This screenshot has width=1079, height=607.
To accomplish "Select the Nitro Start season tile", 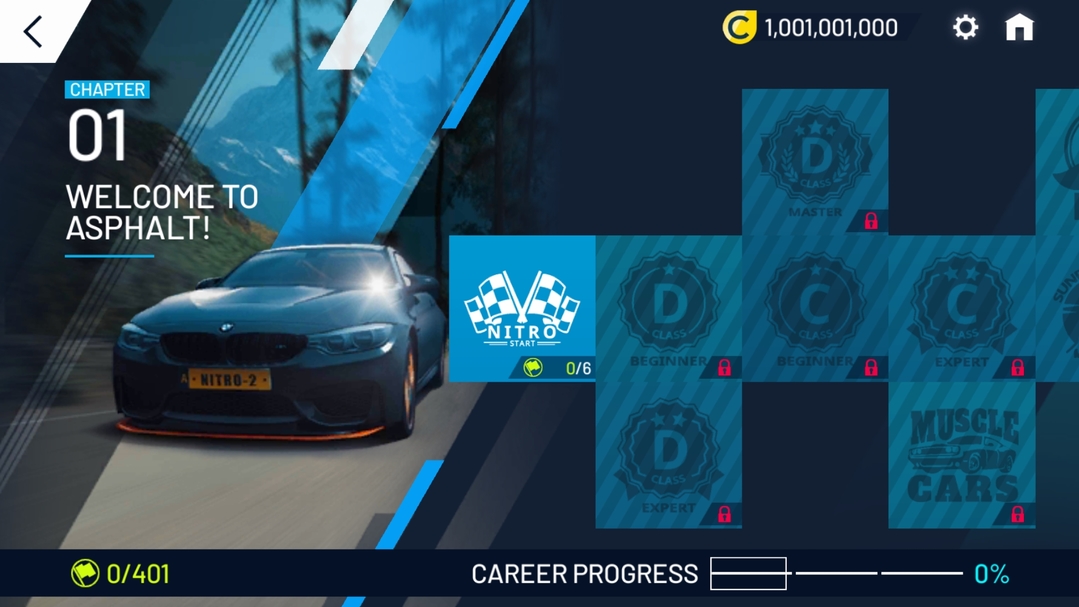I will click(x=522, y=308).
